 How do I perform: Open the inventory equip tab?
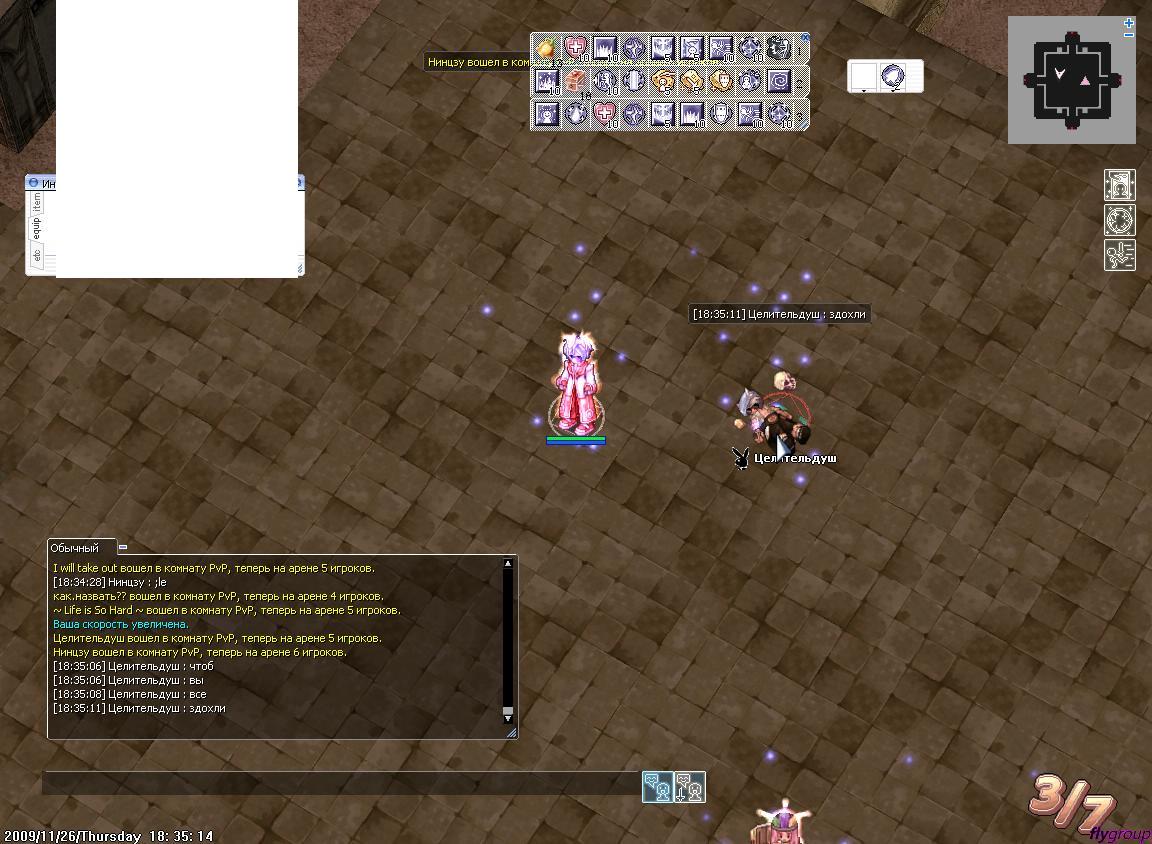(x=36, y=227)
